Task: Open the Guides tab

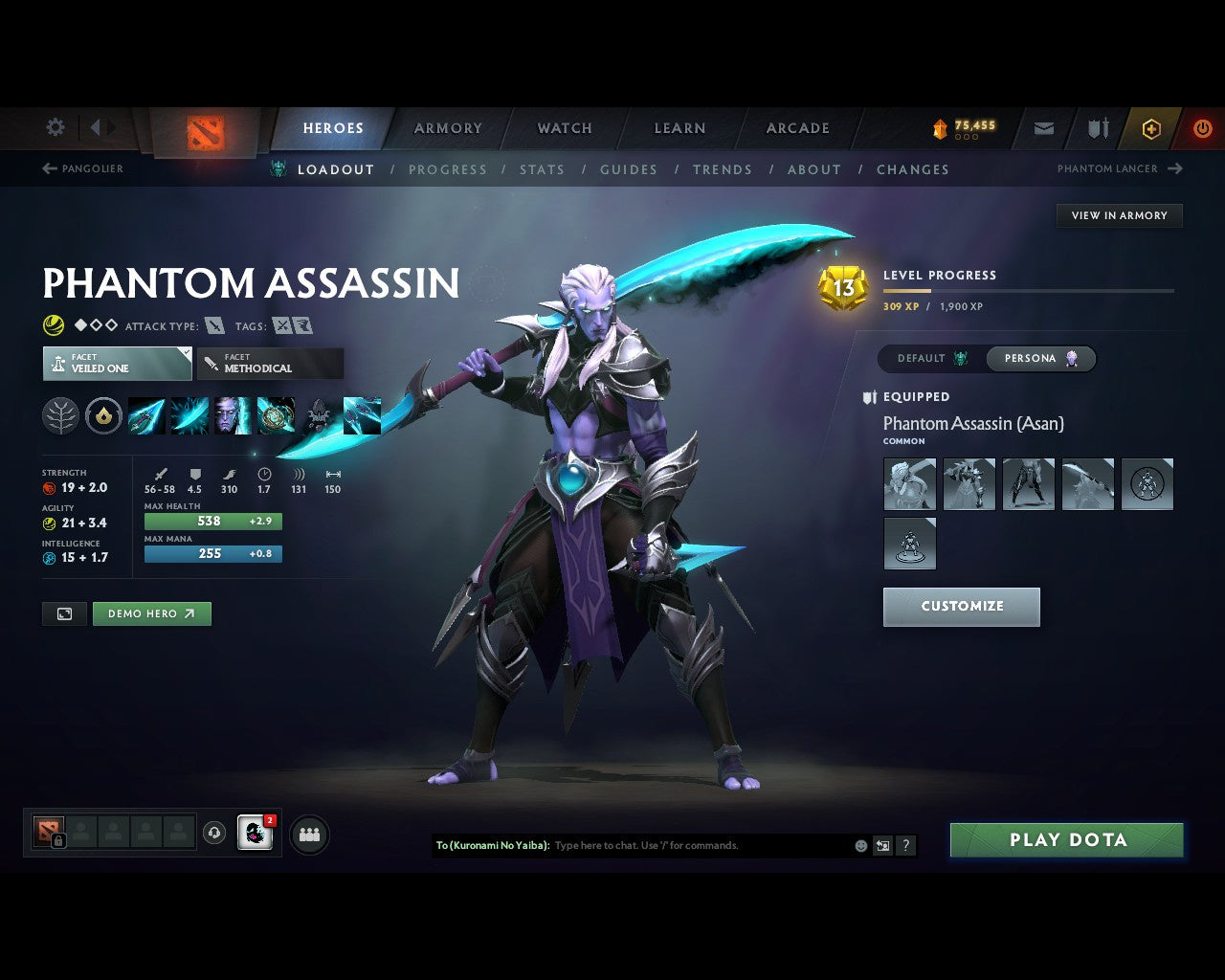Action: pos(629,169)
